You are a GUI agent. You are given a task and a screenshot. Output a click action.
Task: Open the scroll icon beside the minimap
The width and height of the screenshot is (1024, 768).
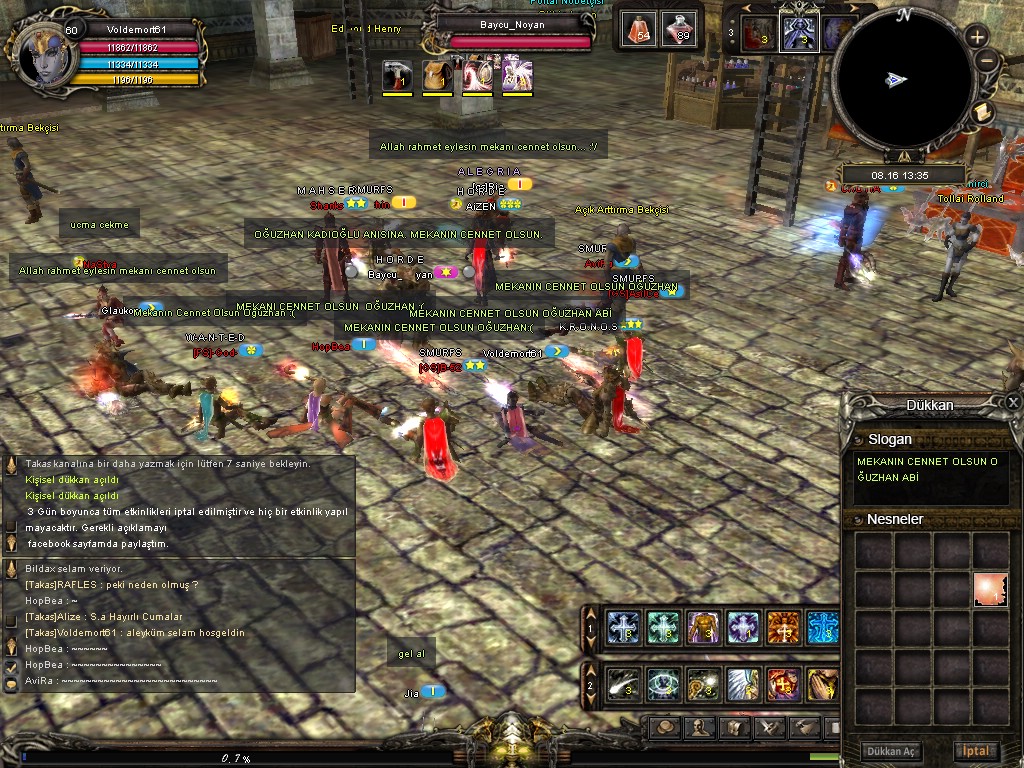982,112
